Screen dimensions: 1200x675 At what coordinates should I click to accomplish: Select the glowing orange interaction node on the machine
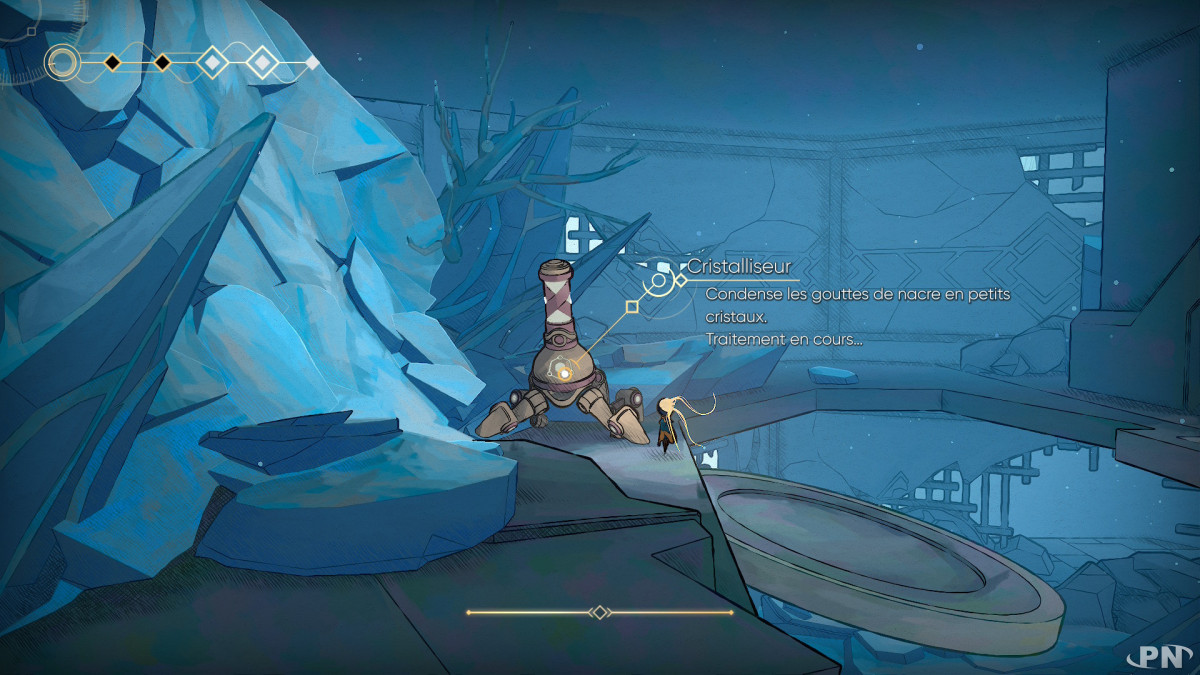coord(564,374)
